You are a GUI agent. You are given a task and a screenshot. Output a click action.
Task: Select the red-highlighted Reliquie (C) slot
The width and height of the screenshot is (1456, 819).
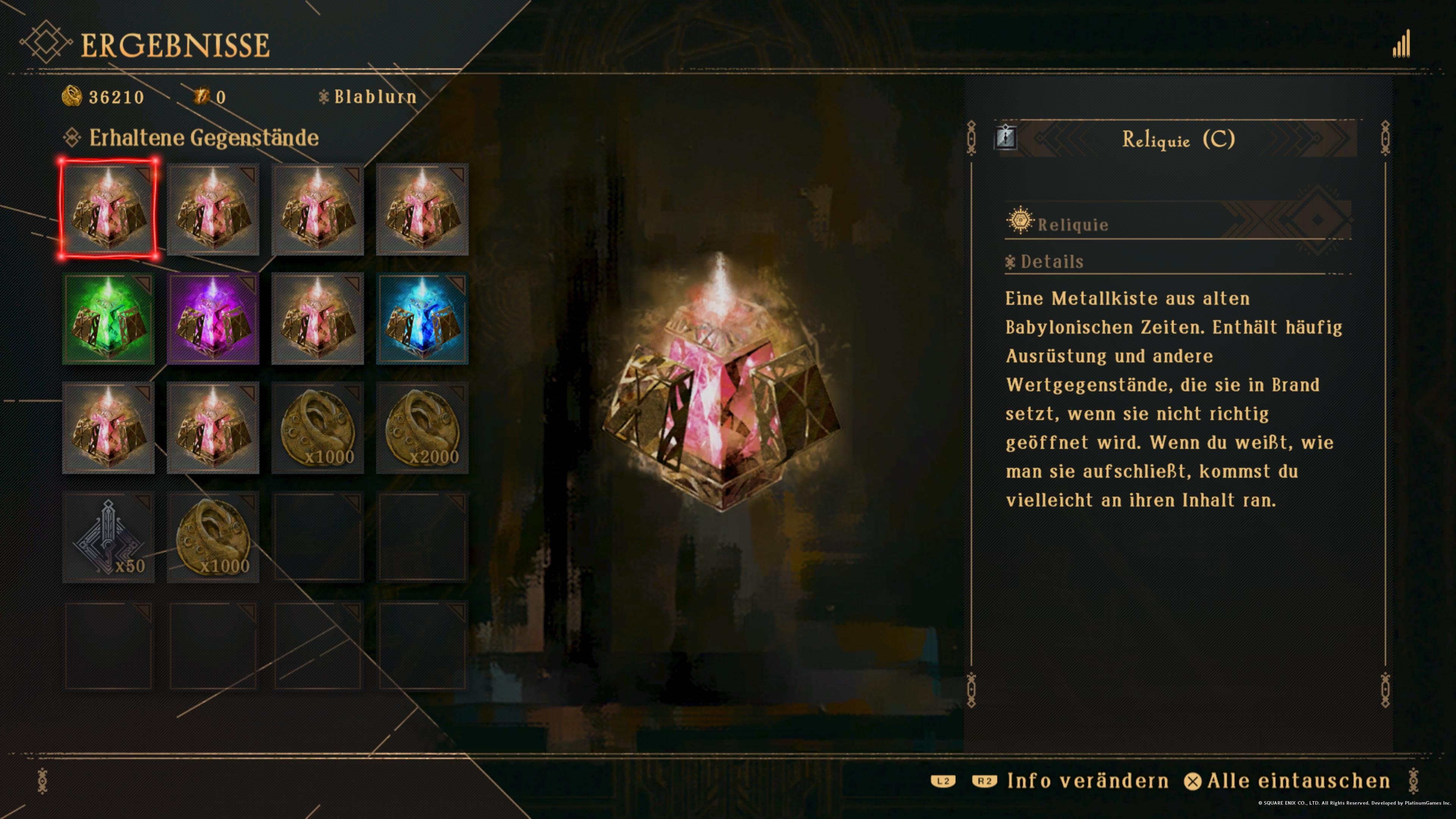click(108, 209)
